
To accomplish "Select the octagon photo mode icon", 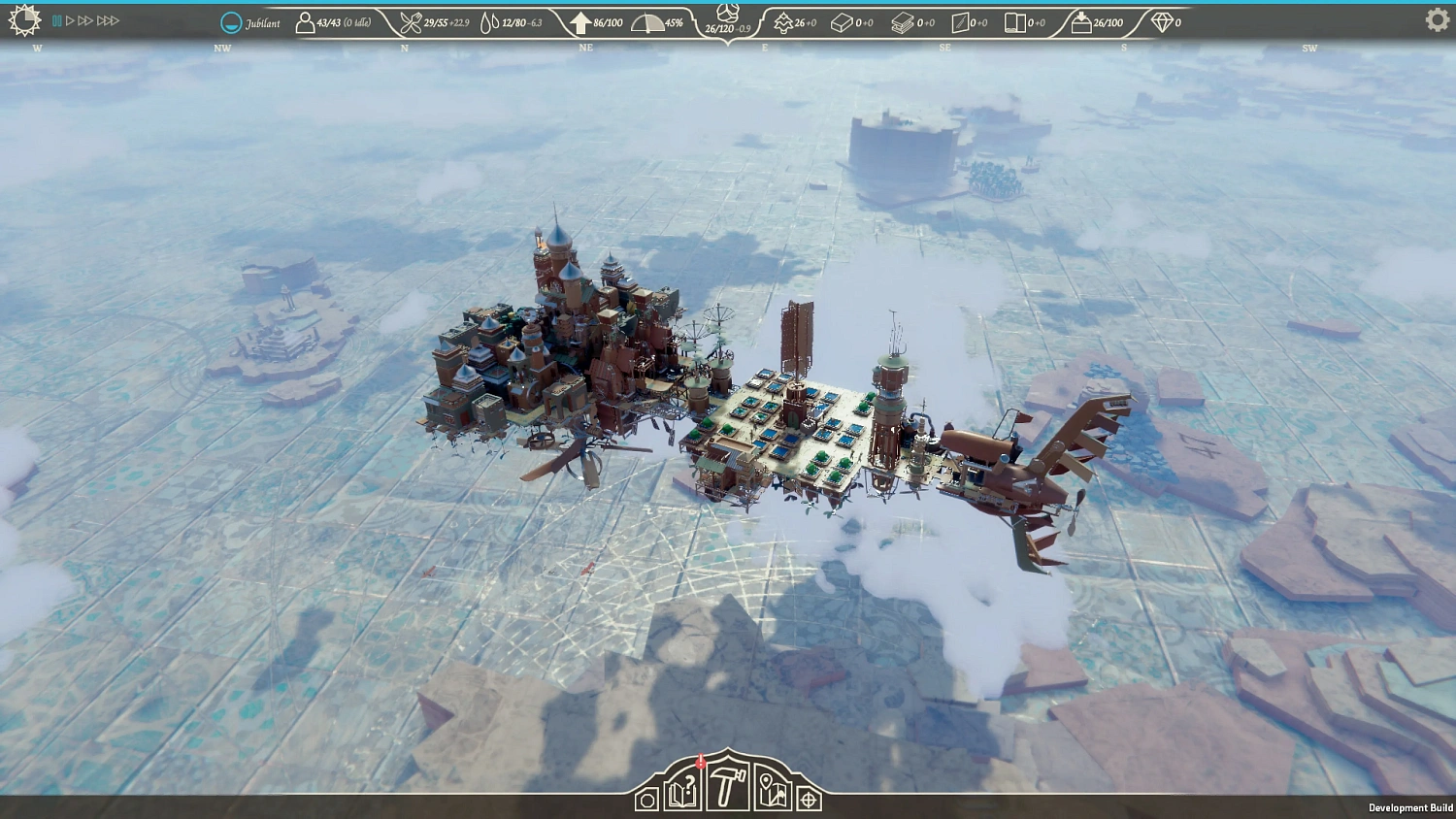I will pyautogui.click(x=647, y=801).
